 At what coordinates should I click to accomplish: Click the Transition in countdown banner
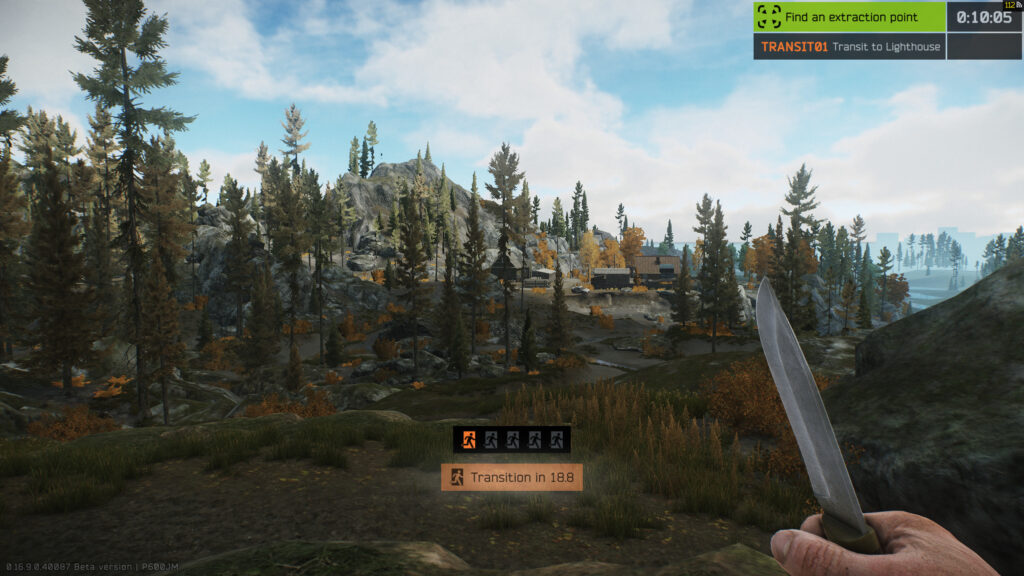click(x=512, y=477)
